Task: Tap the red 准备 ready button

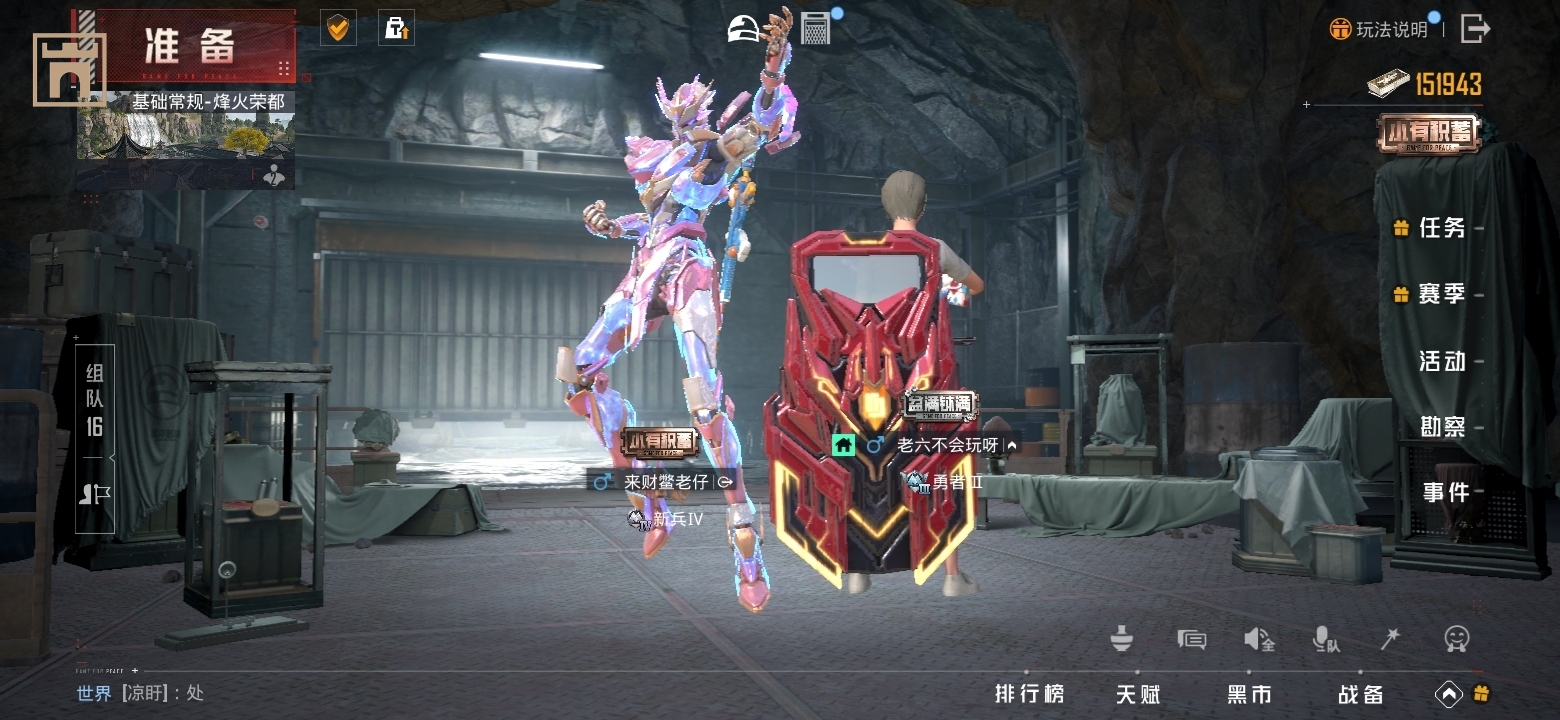Action: pos(190,47)
